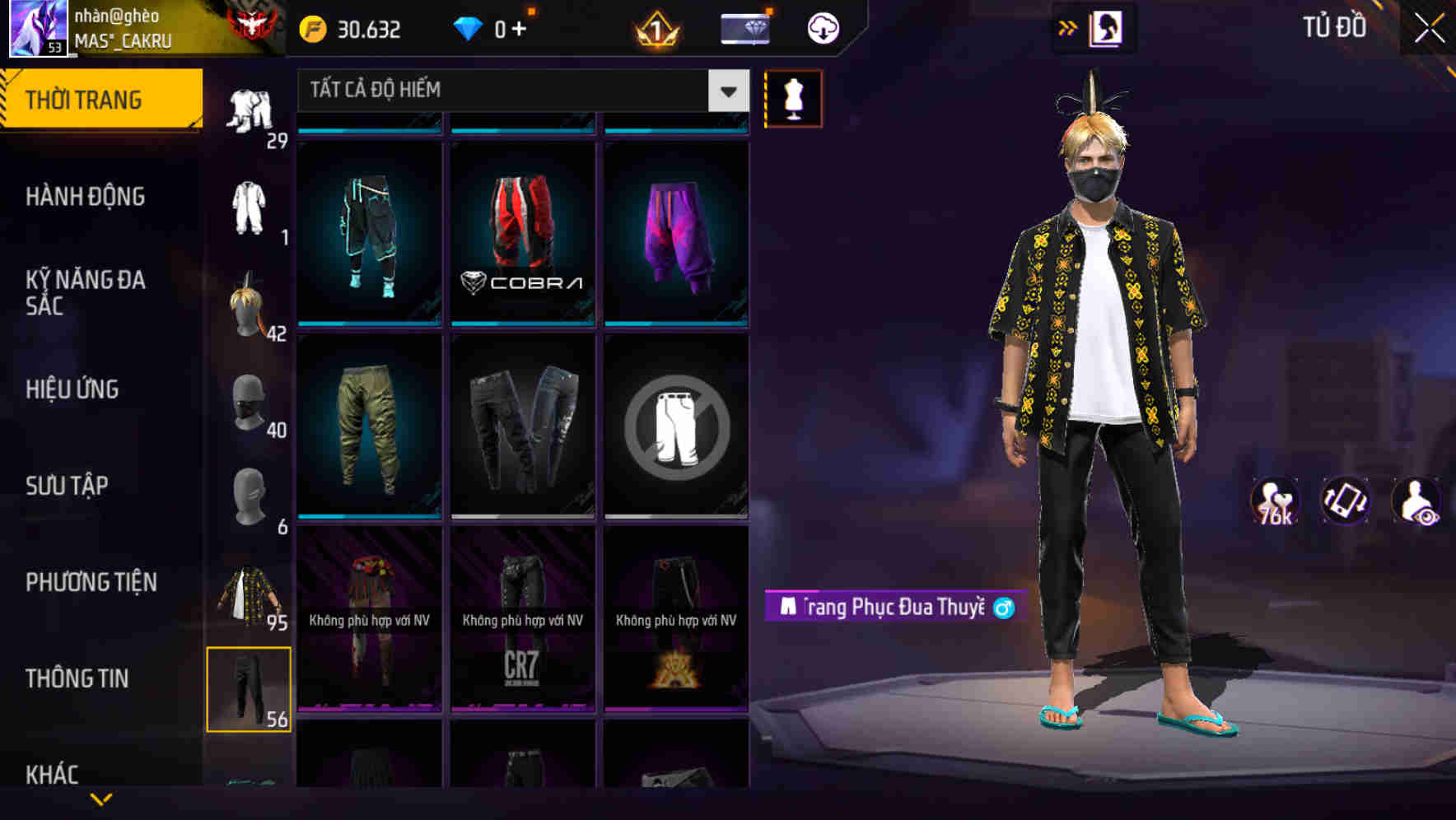Expand the chevron below KHÁC in sidebar
Image resolution: width=1456 pixels, height=820 pixels.
point(100,797)
